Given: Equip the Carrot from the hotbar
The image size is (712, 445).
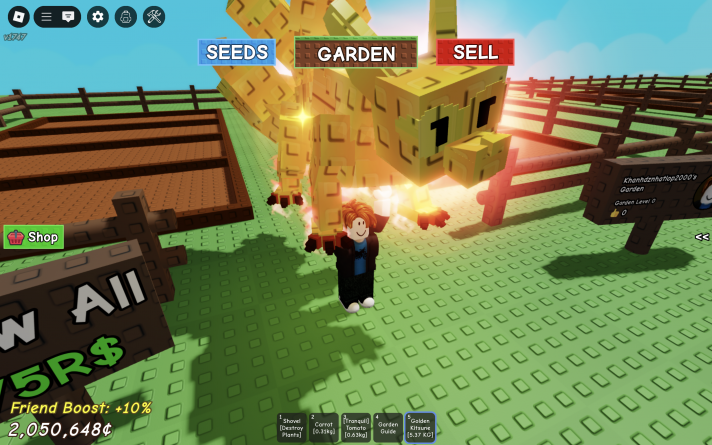Looking at the screenshot, I should click(323, 427).
